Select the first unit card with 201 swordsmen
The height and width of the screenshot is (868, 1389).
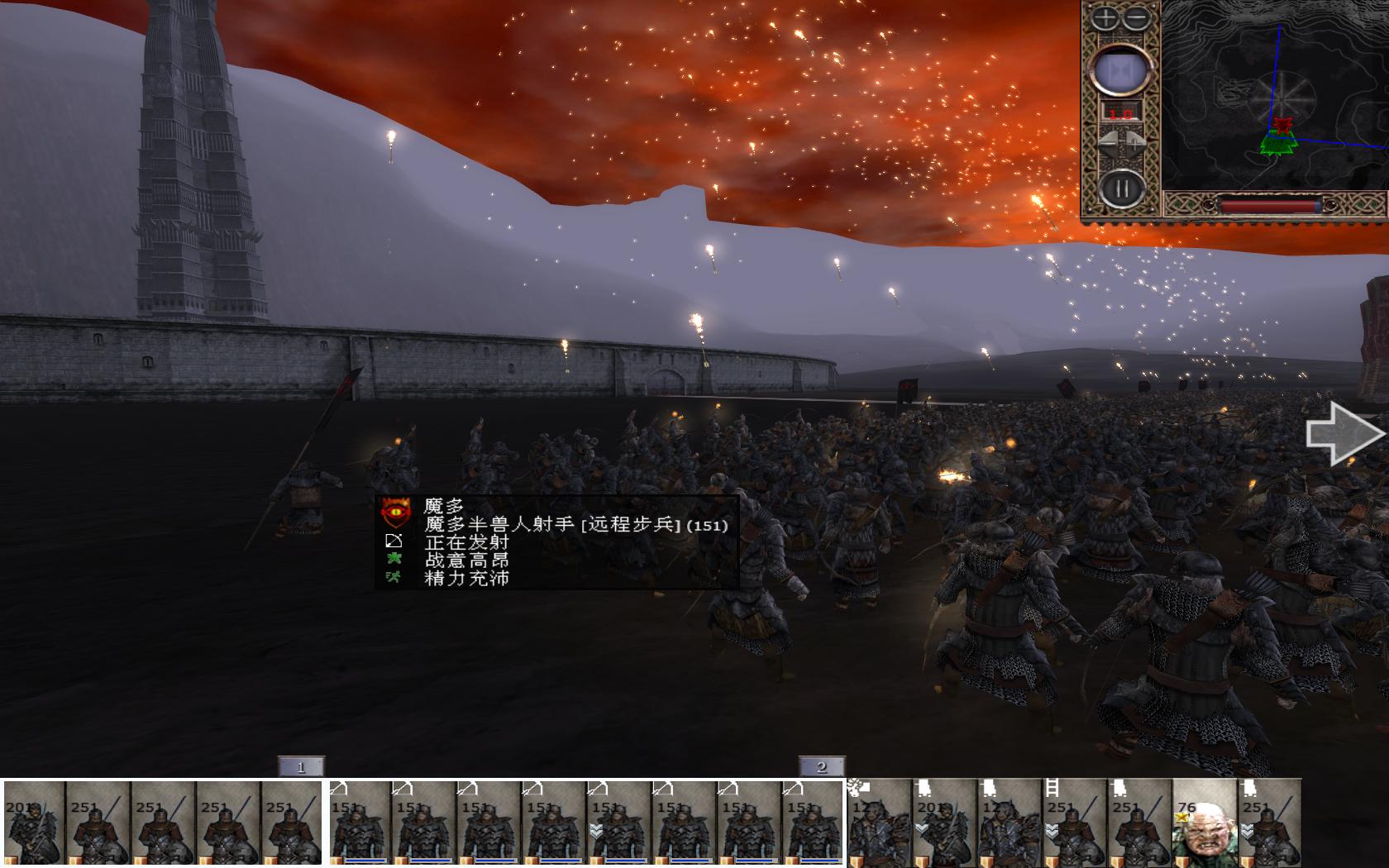33,823
